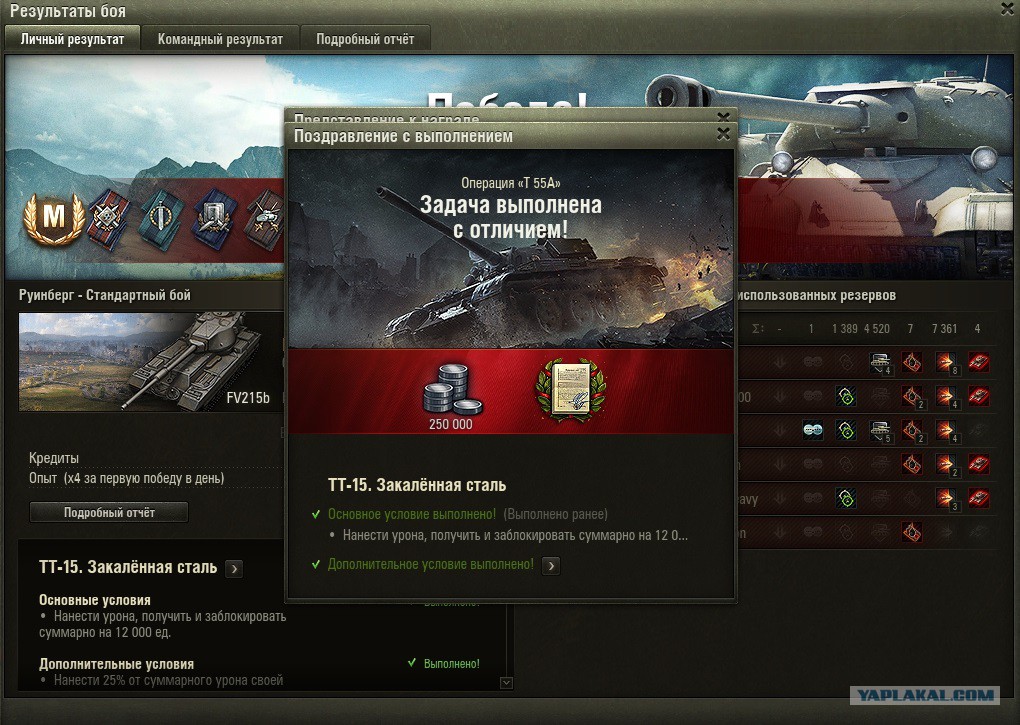
Task: Show the Подробный отчёт tab
Action: (x=359, y=39)
